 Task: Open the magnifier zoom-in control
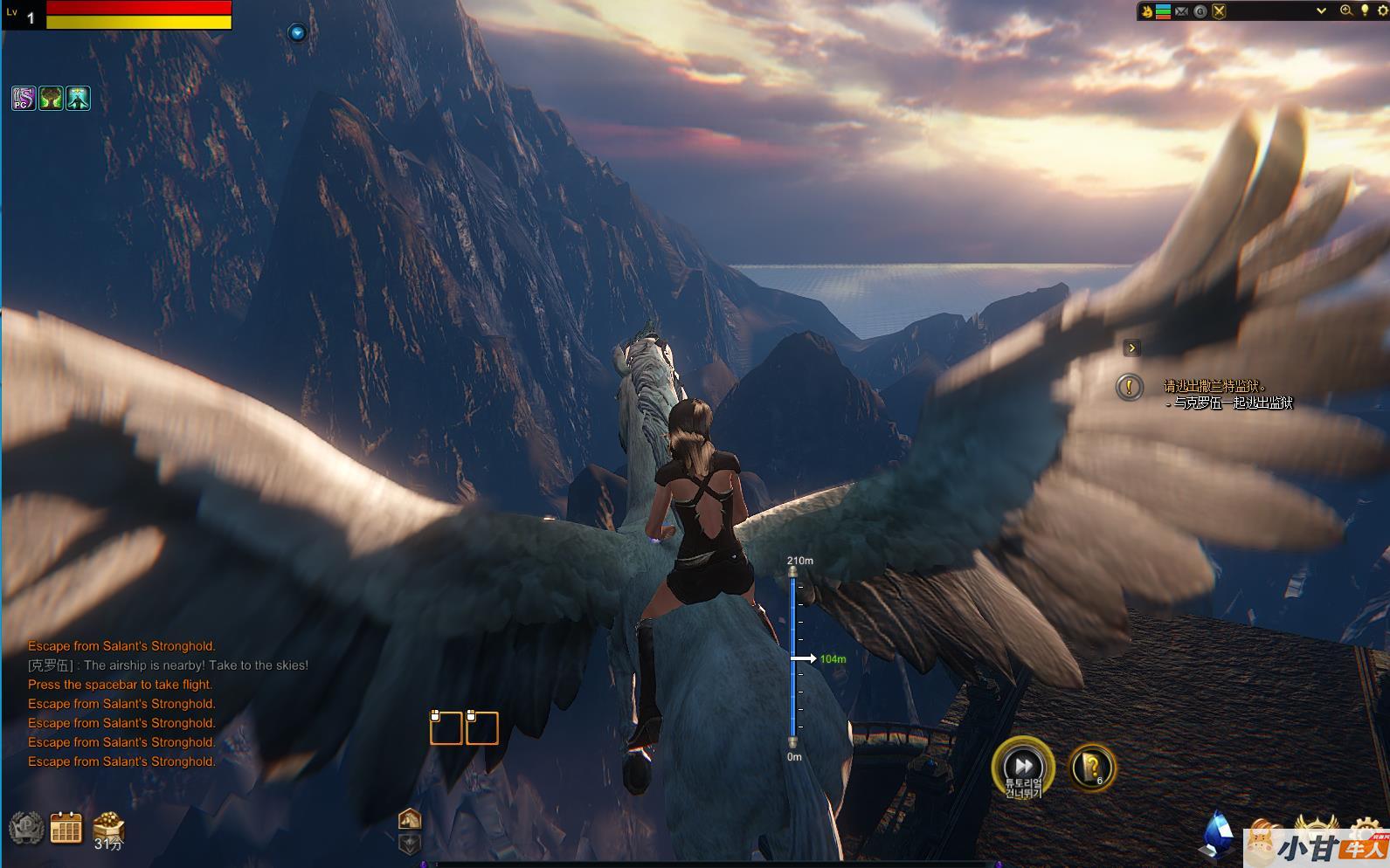click(1346, 10)
